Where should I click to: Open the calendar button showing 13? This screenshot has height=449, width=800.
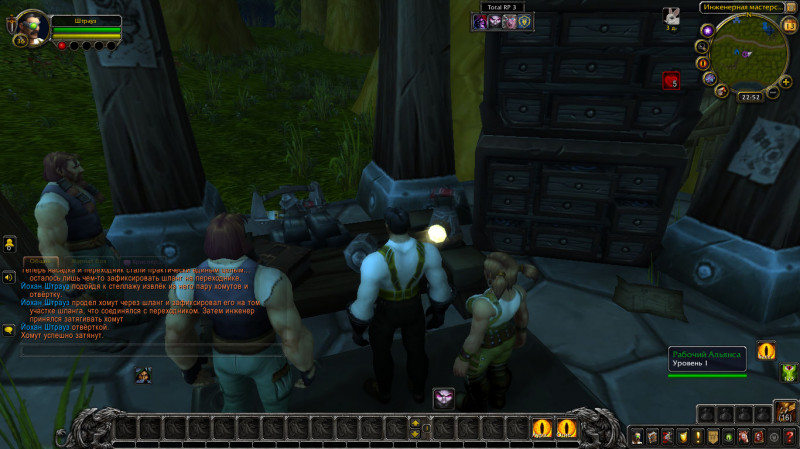[790, 24]
